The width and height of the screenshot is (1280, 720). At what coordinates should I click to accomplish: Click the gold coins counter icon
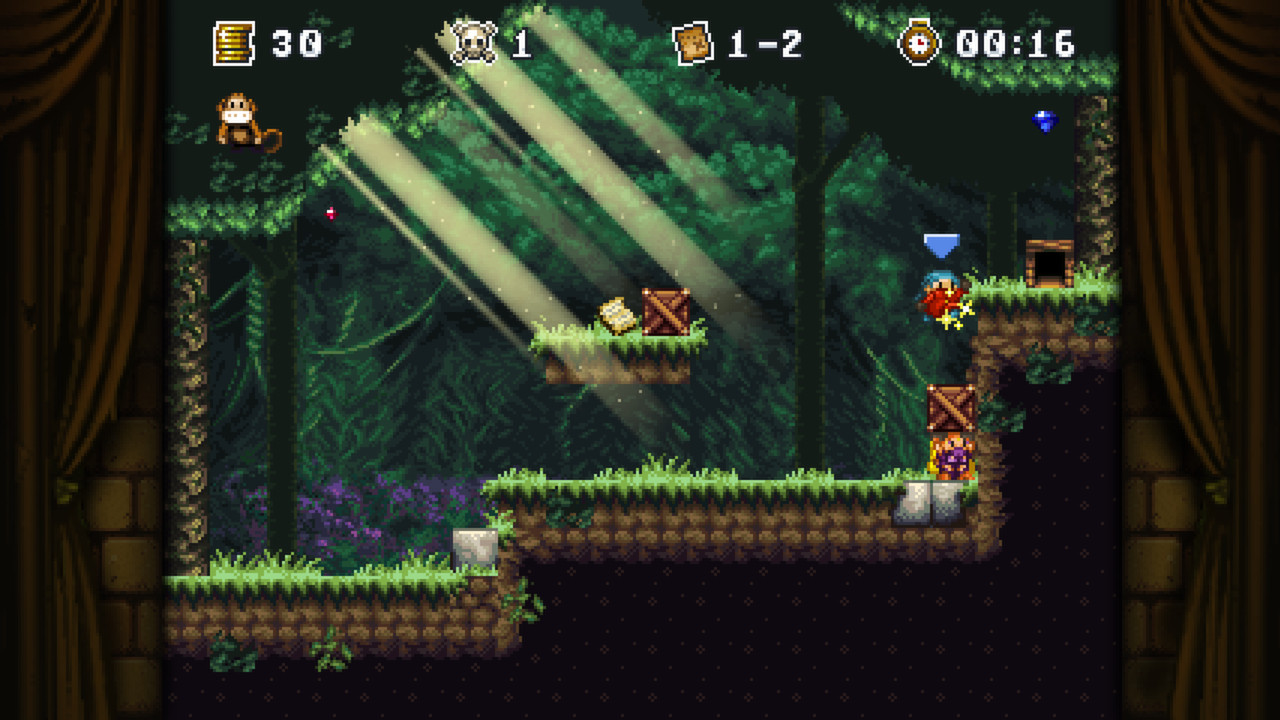(x=232, y=42)
